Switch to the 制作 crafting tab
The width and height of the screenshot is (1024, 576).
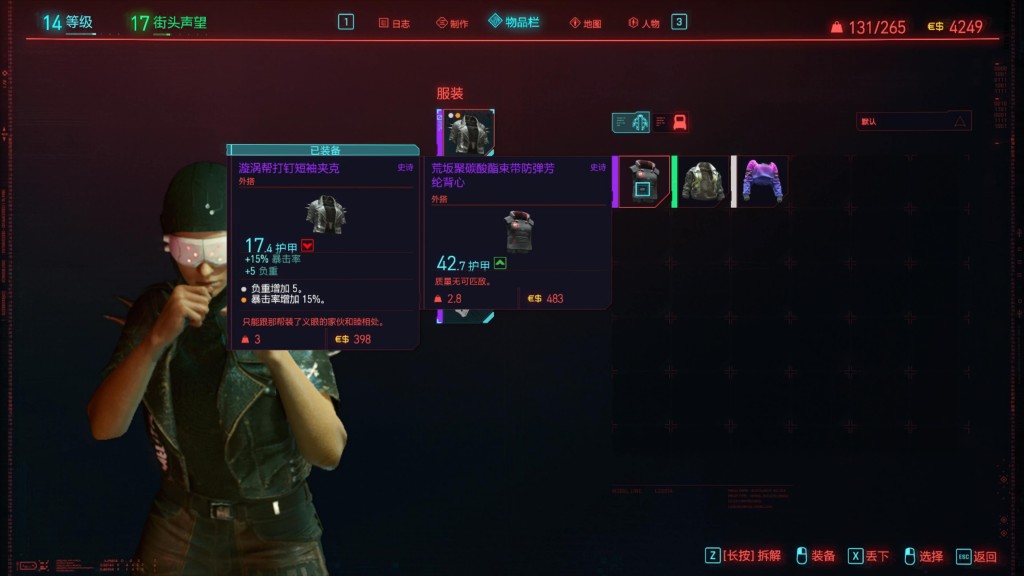[452, 23]
